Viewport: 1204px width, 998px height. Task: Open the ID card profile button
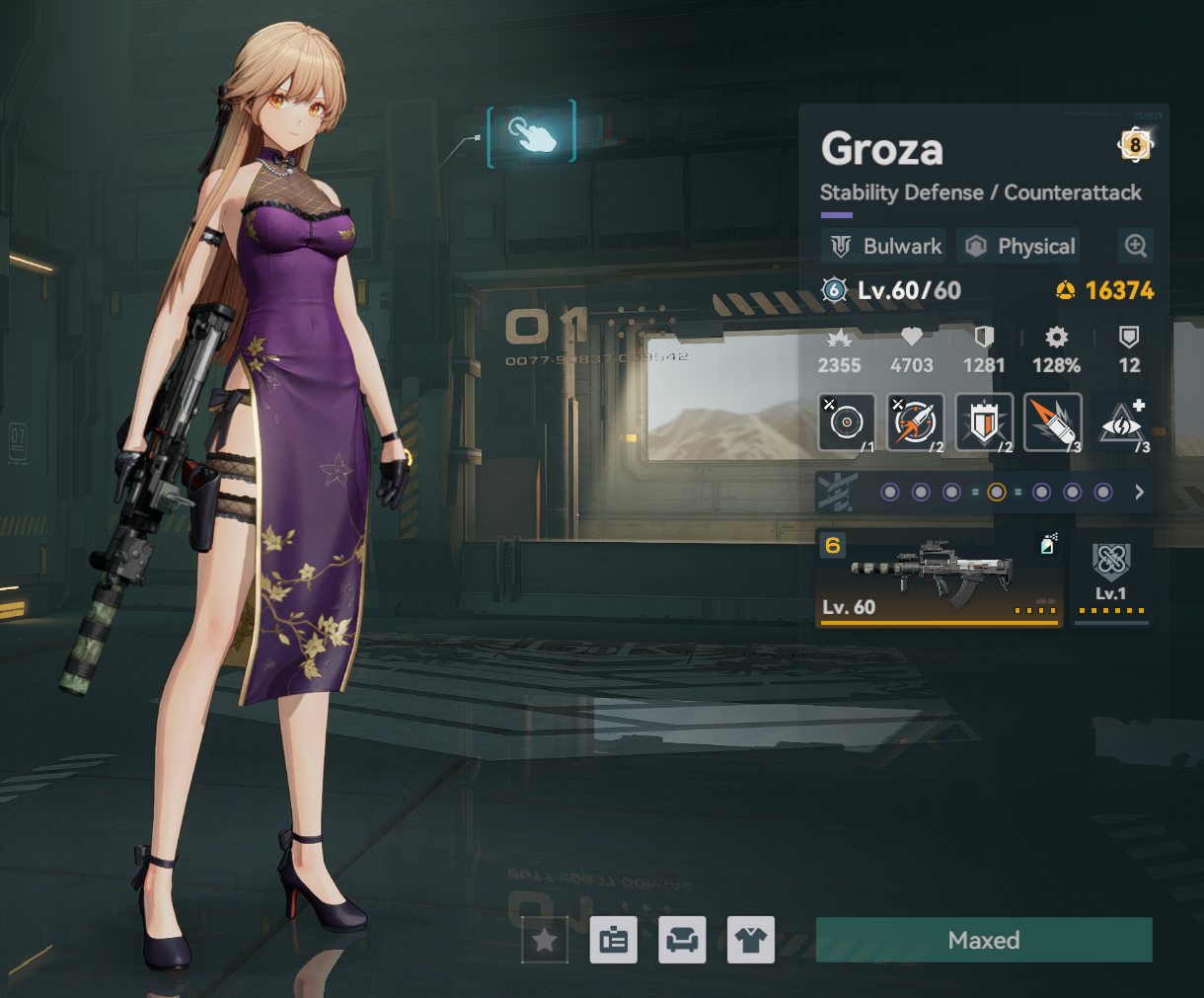pyautogui.click(x=613, y=940)
